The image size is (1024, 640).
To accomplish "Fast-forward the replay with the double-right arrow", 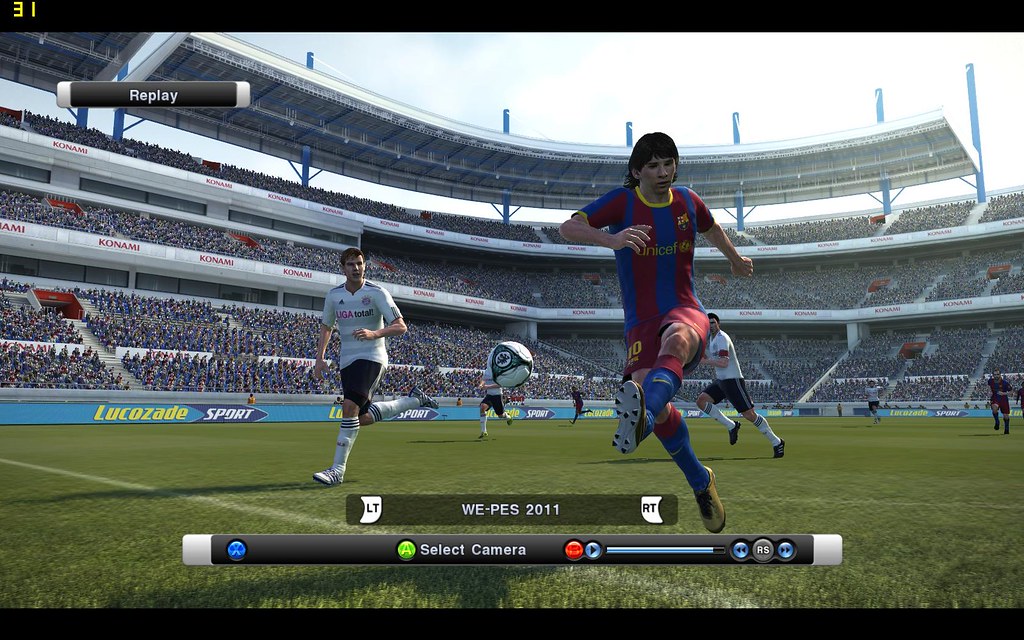I will pyautogui.click(x=786, y=549).
